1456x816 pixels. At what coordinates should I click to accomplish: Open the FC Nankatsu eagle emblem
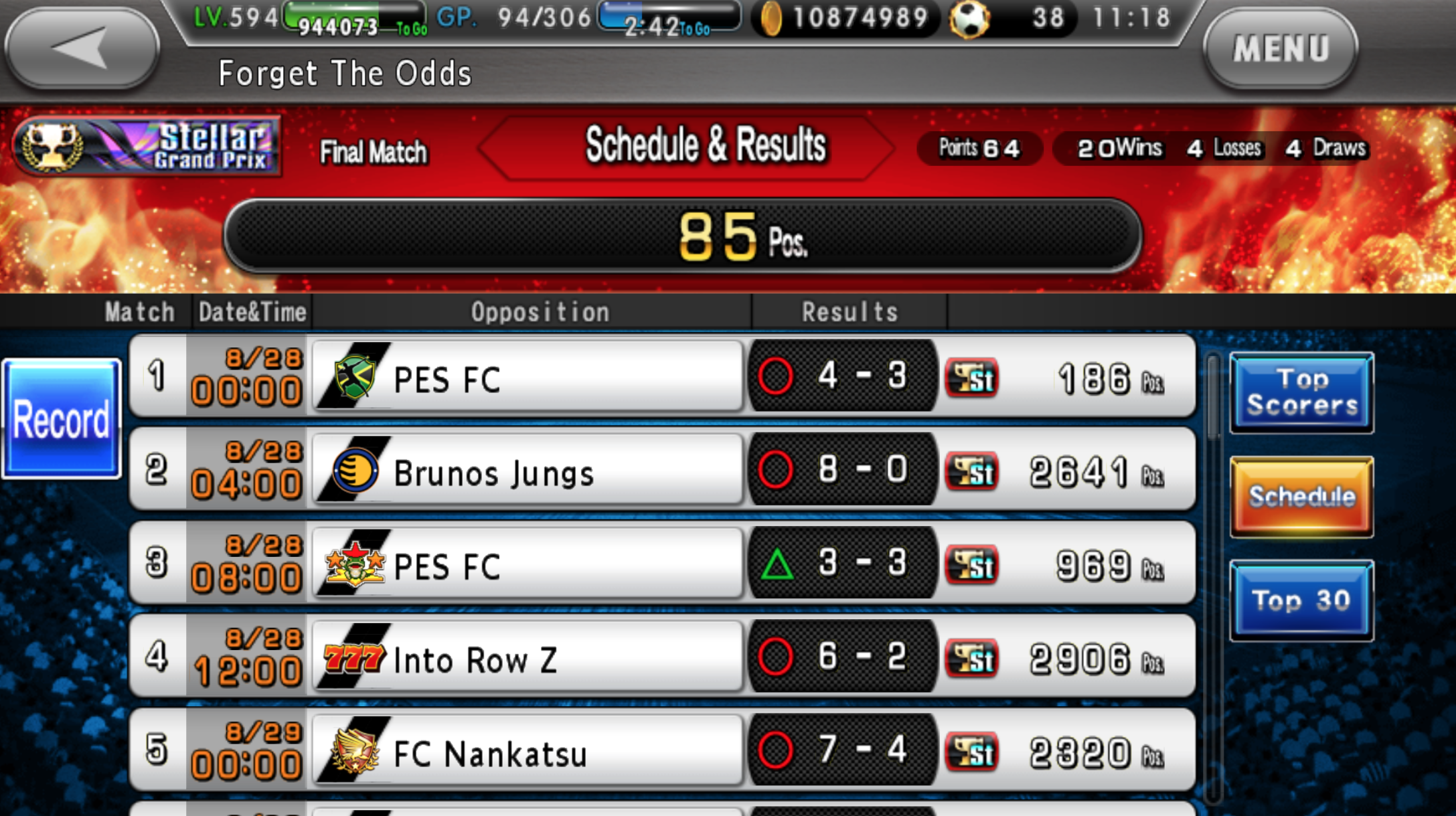354,751
